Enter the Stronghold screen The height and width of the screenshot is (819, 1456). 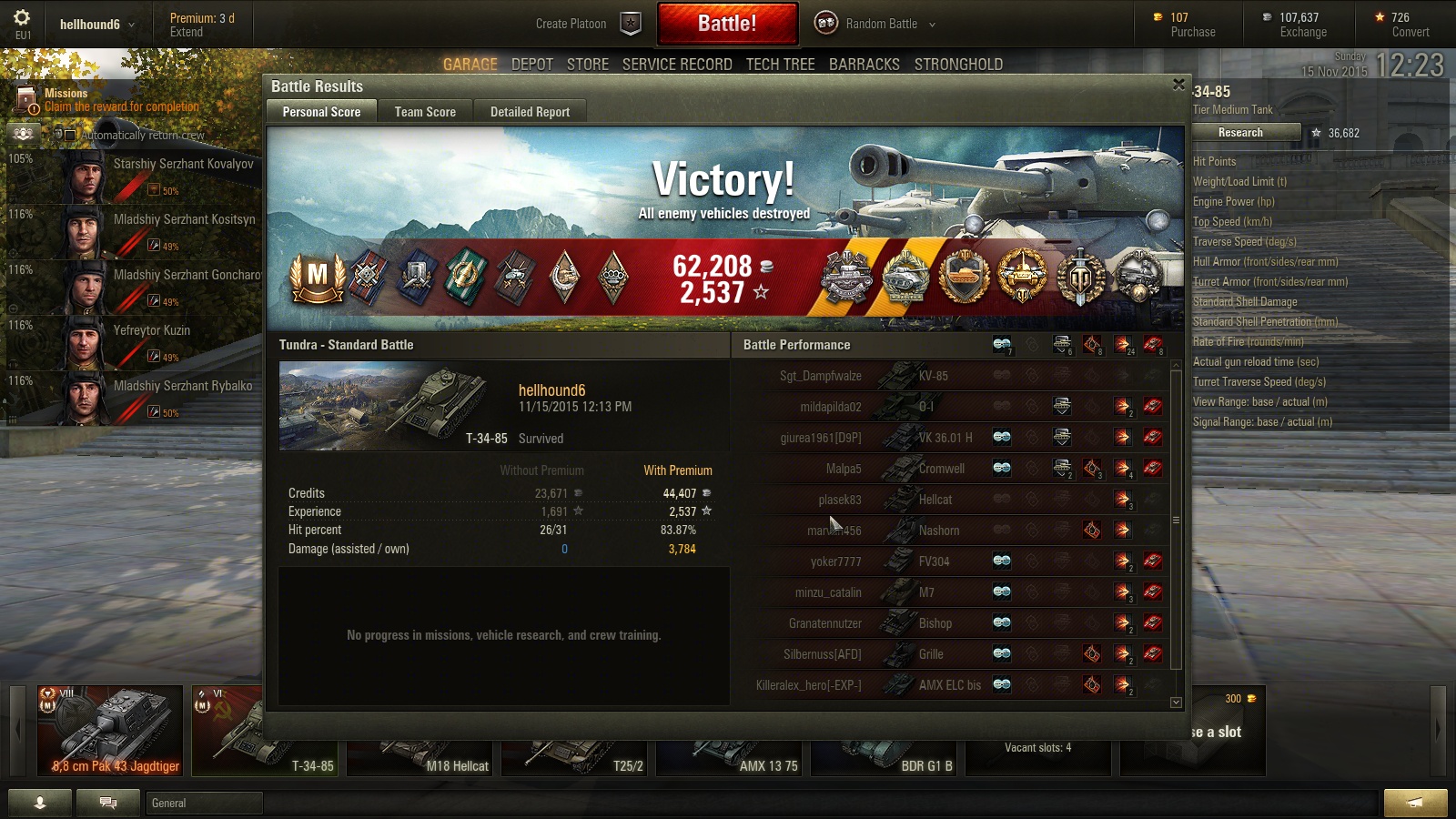[x=958, y=65]
